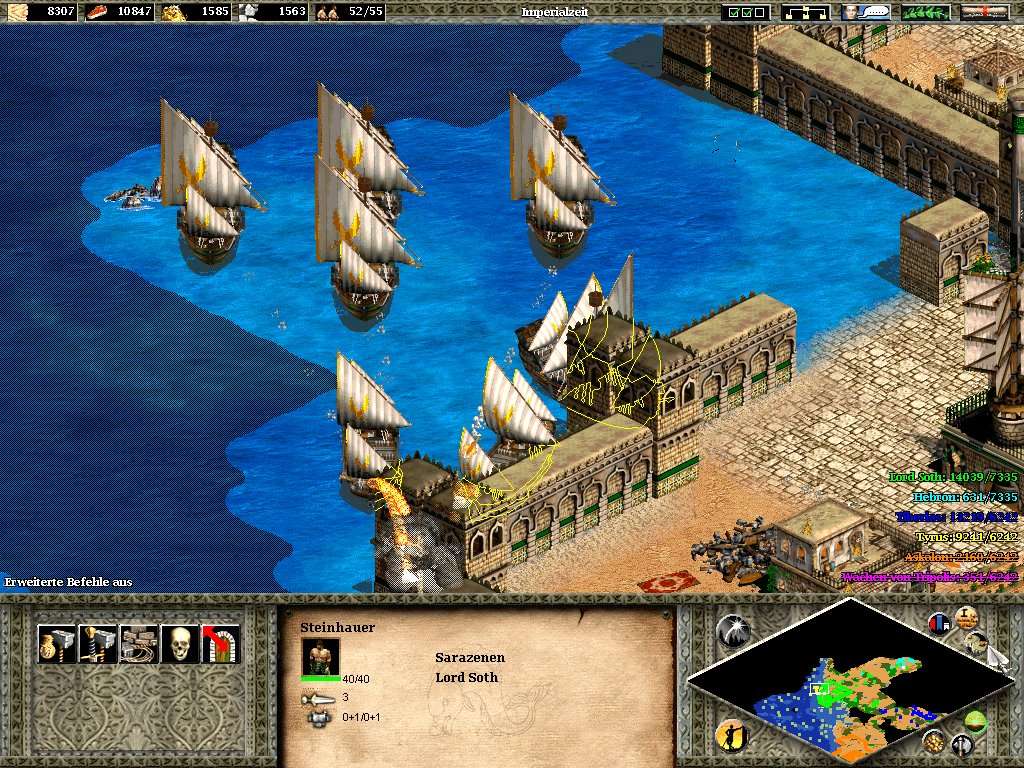Use the garrison red arrow gate command
Image resolution: width=1024 pixels, height=768 pixels.
click(220, 644)
